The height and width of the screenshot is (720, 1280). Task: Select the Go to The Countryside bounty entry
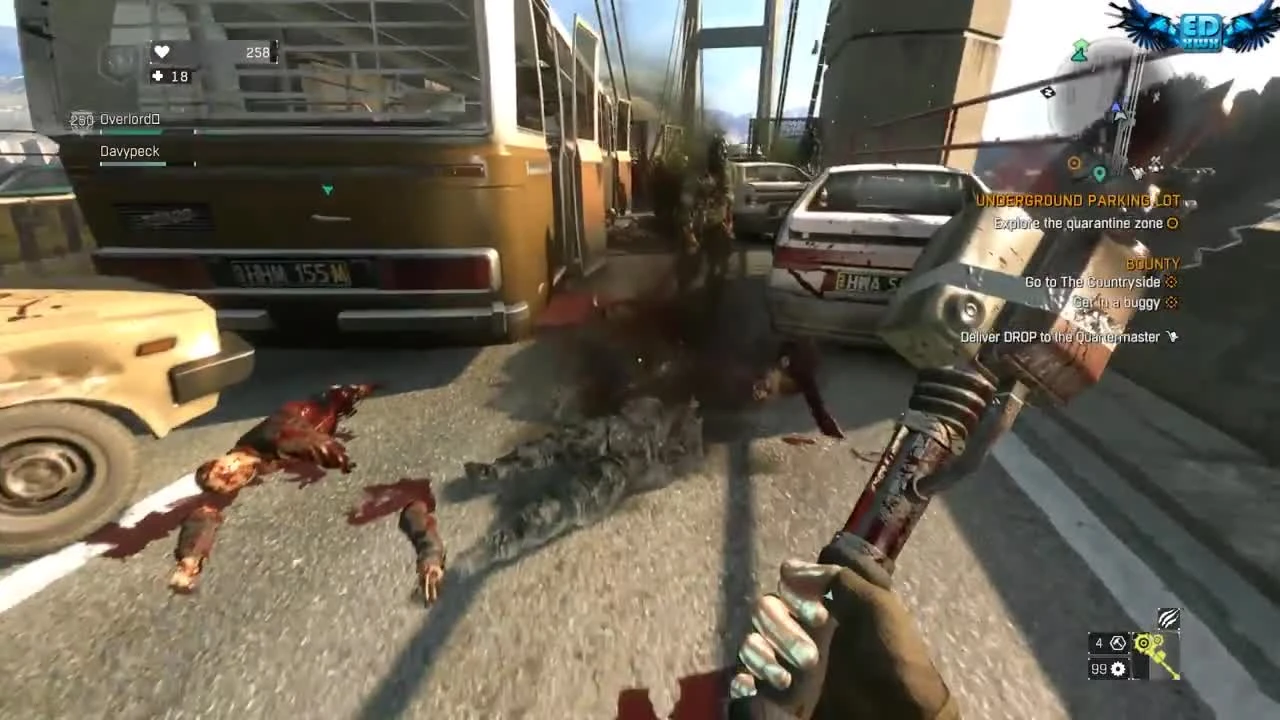coord(1092,282)
